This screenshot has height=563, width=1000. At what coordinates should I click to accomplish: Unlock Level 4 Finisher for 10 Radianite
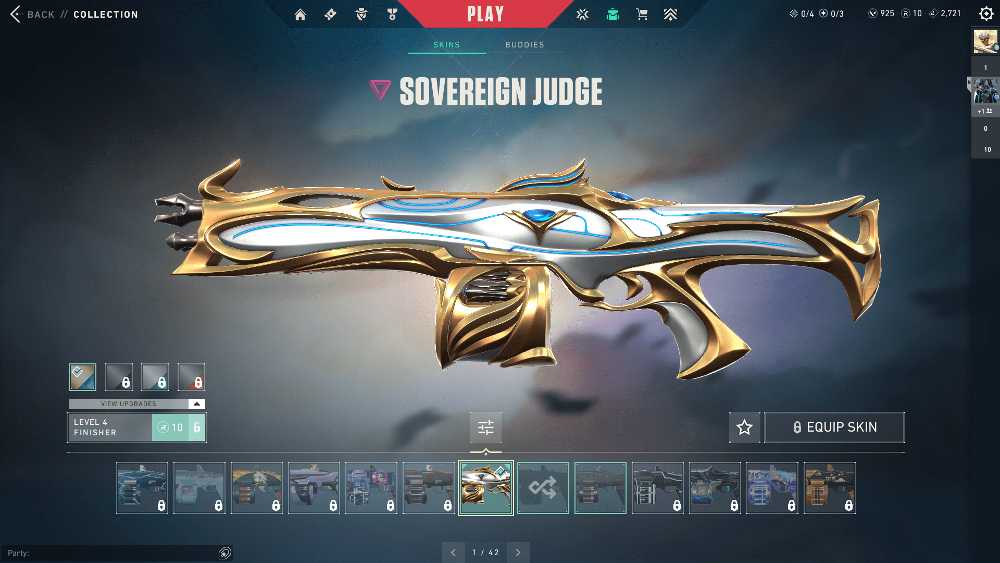178,427
